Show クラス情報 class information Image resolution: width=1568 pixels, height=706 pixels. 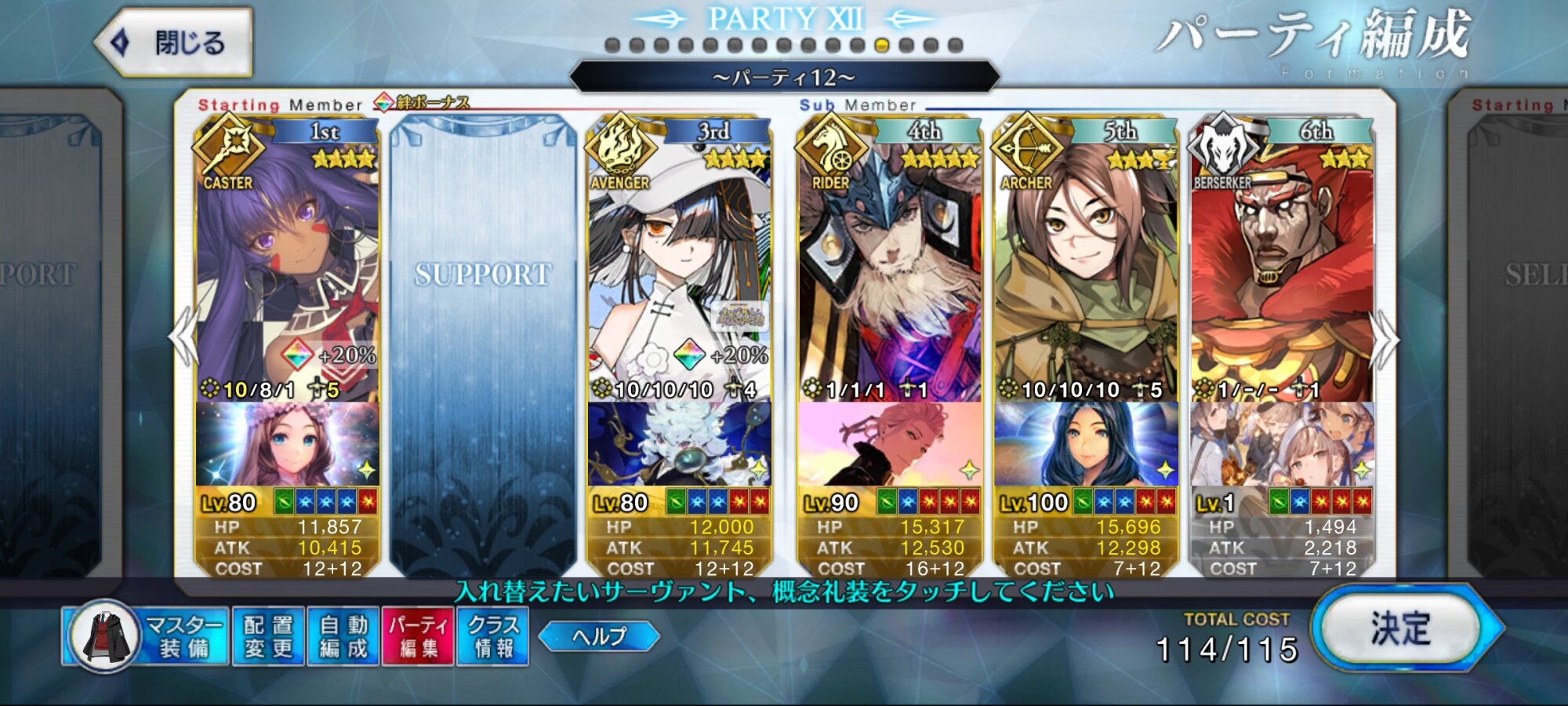coord(493,636)
